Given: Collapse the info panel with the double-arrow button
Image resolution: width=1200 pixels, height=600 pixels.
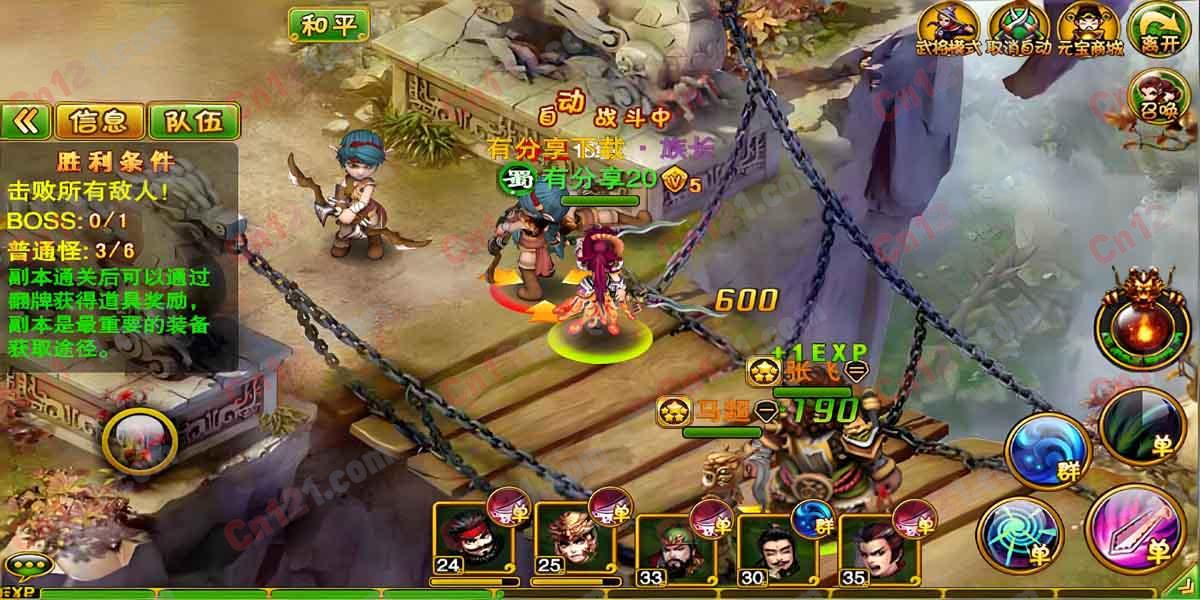Looking at the screenshot, I should click(27, 122).
